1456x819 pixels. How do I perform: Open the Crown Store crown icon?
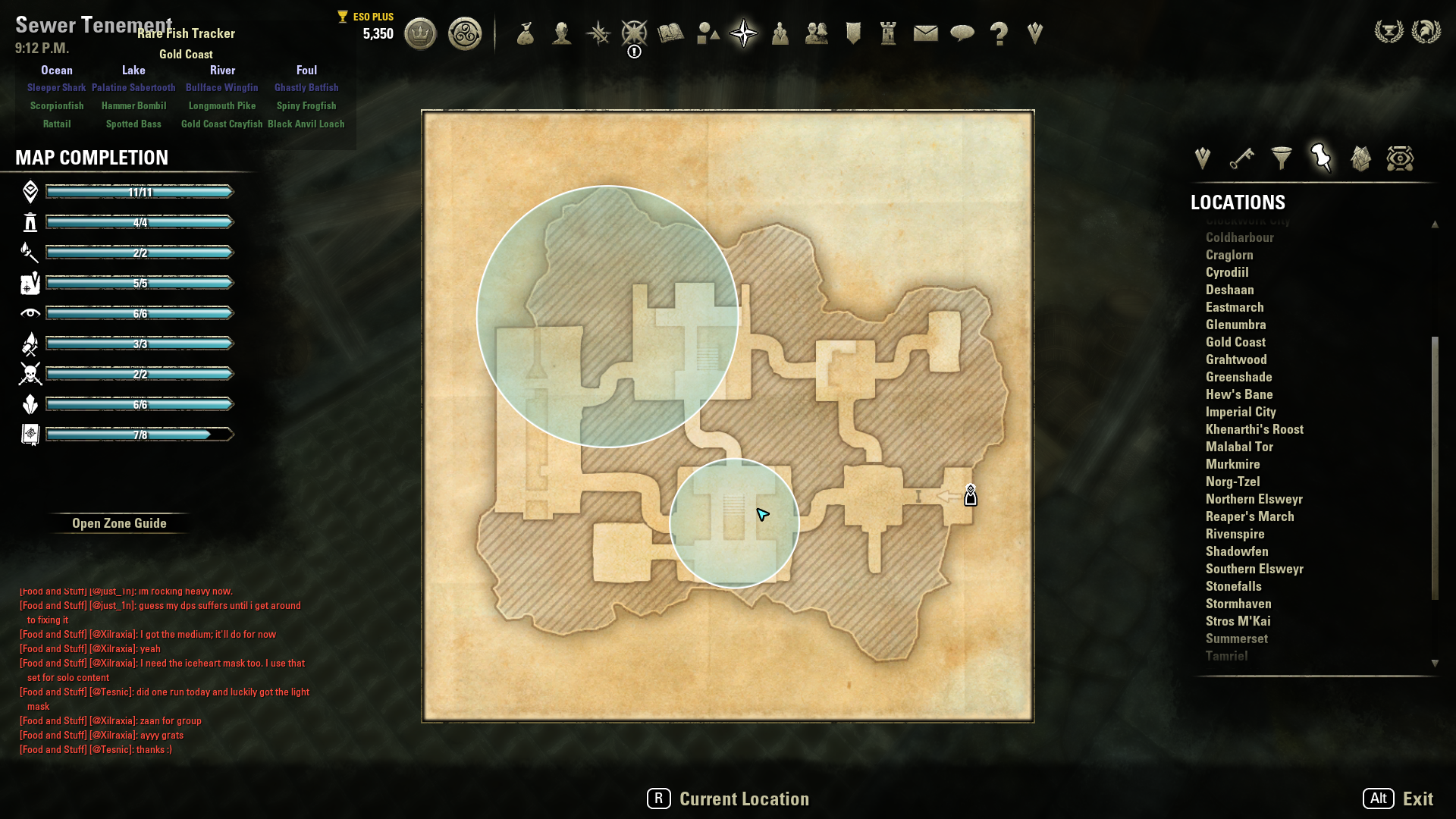[420, 34]
